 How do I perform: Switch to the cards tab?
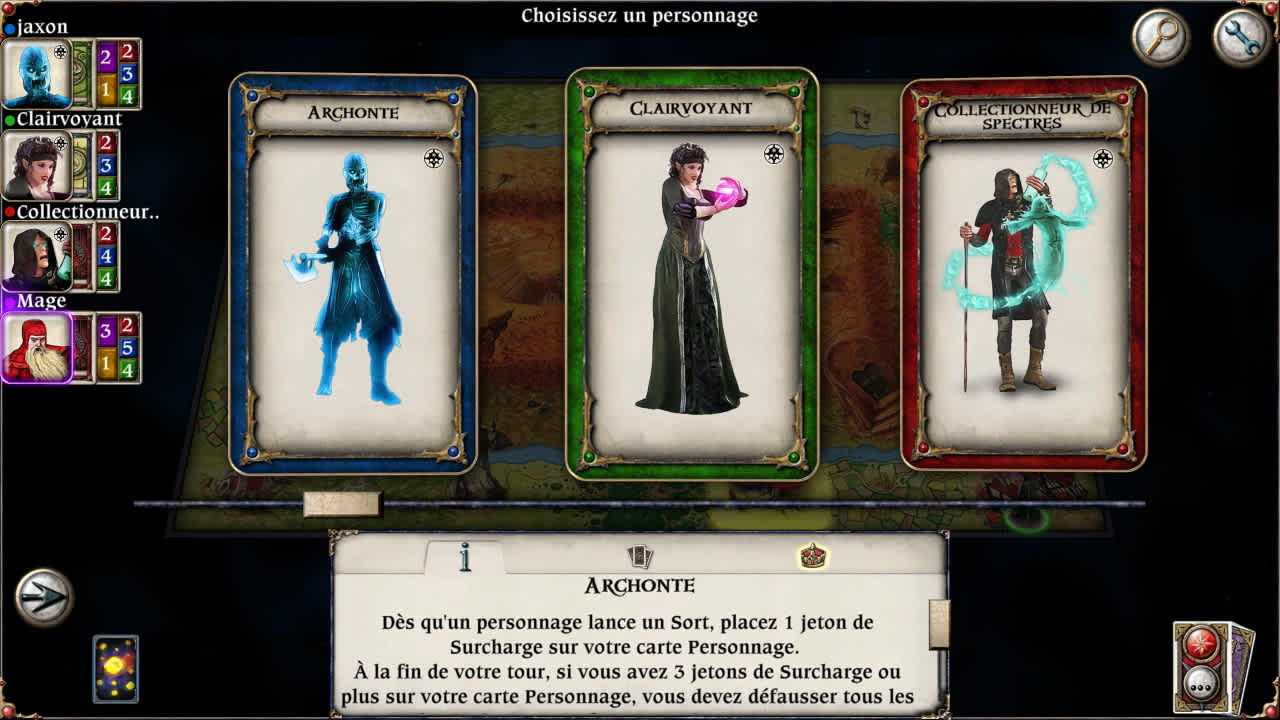point(640,557)
